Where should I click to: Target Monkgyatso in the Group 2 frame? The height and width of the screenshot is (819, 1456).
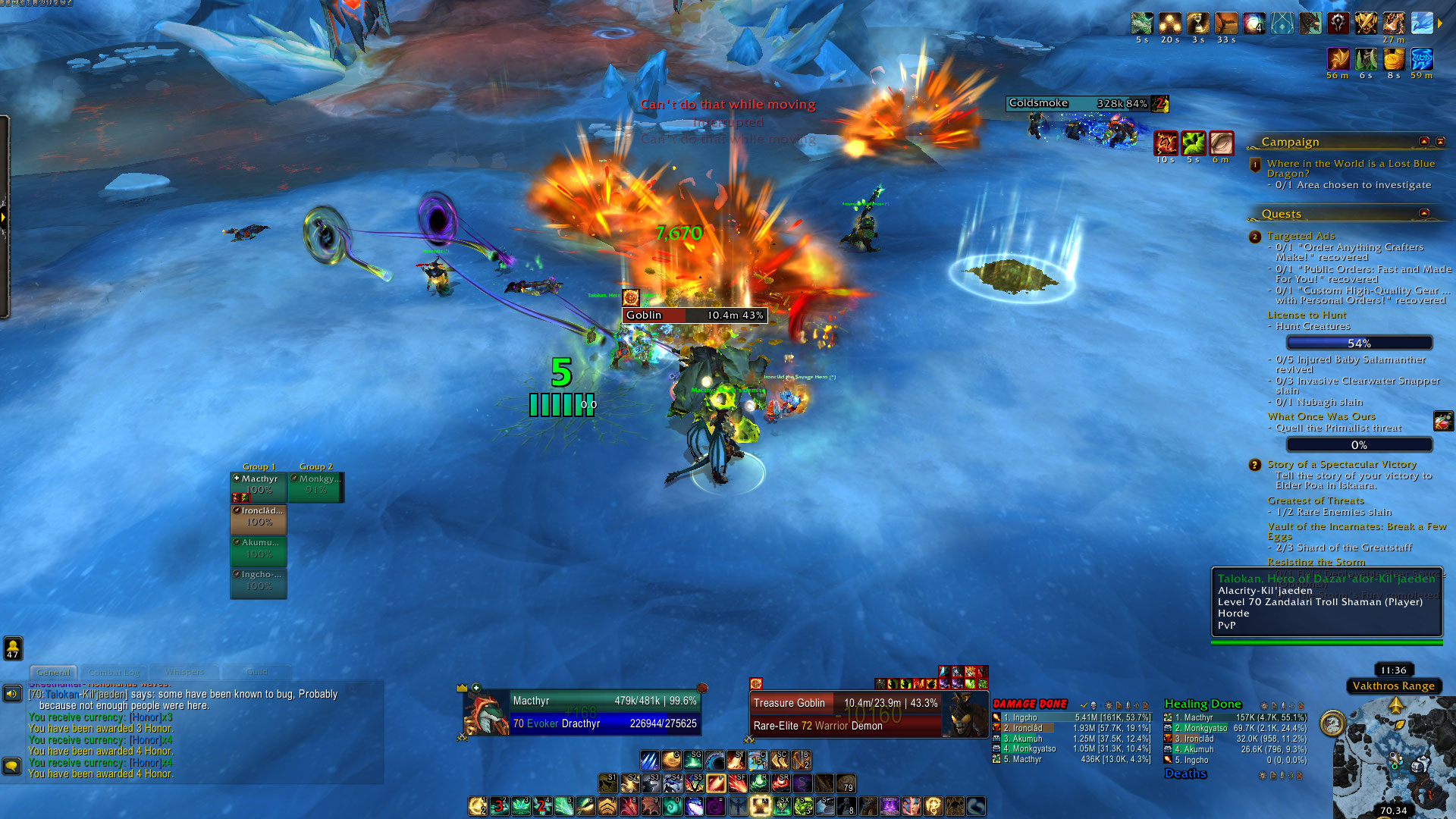point(316,485)
